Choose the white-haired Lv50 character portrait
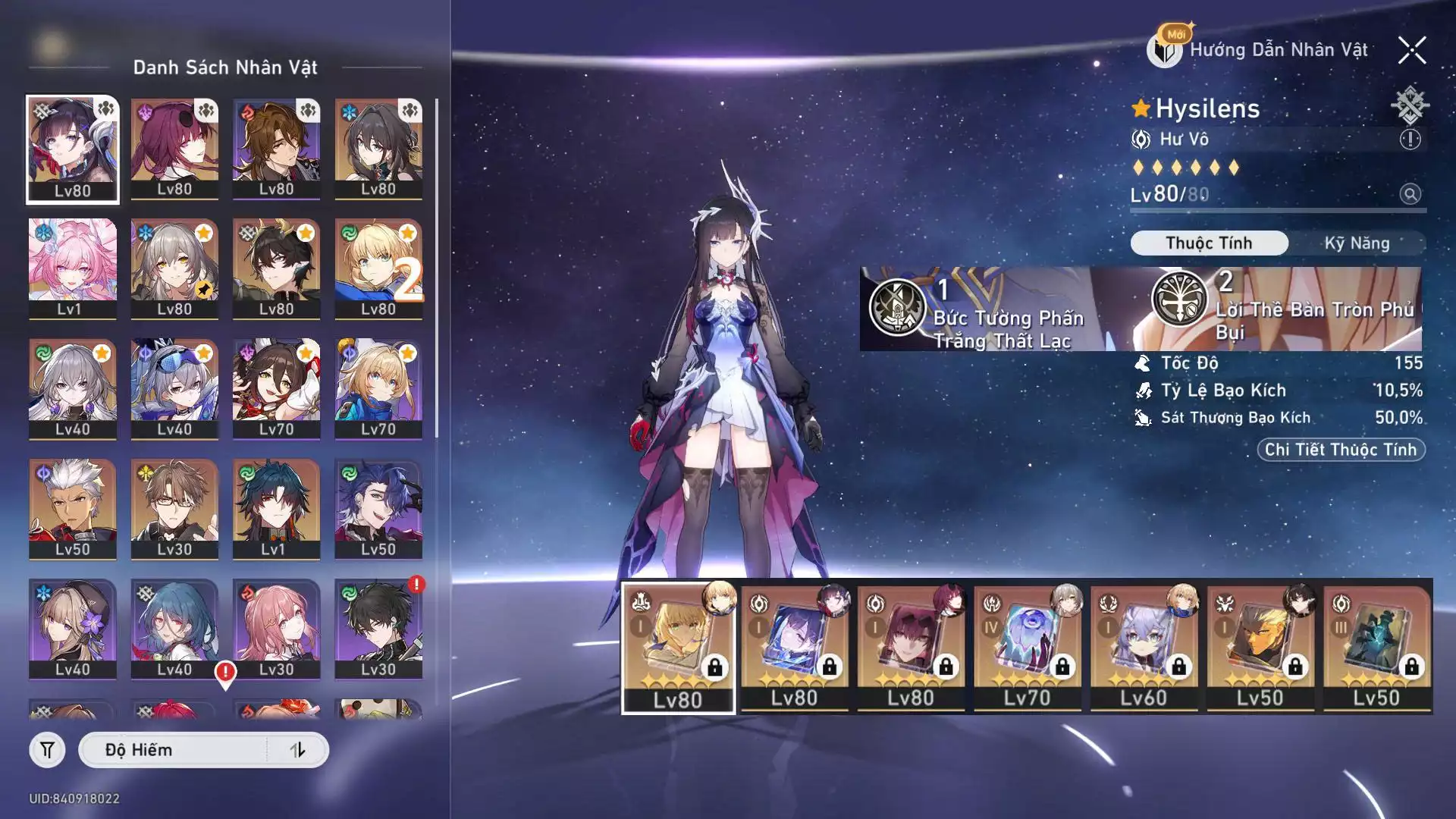Screen dimensions: 1456x819 [x=73, y=509]
